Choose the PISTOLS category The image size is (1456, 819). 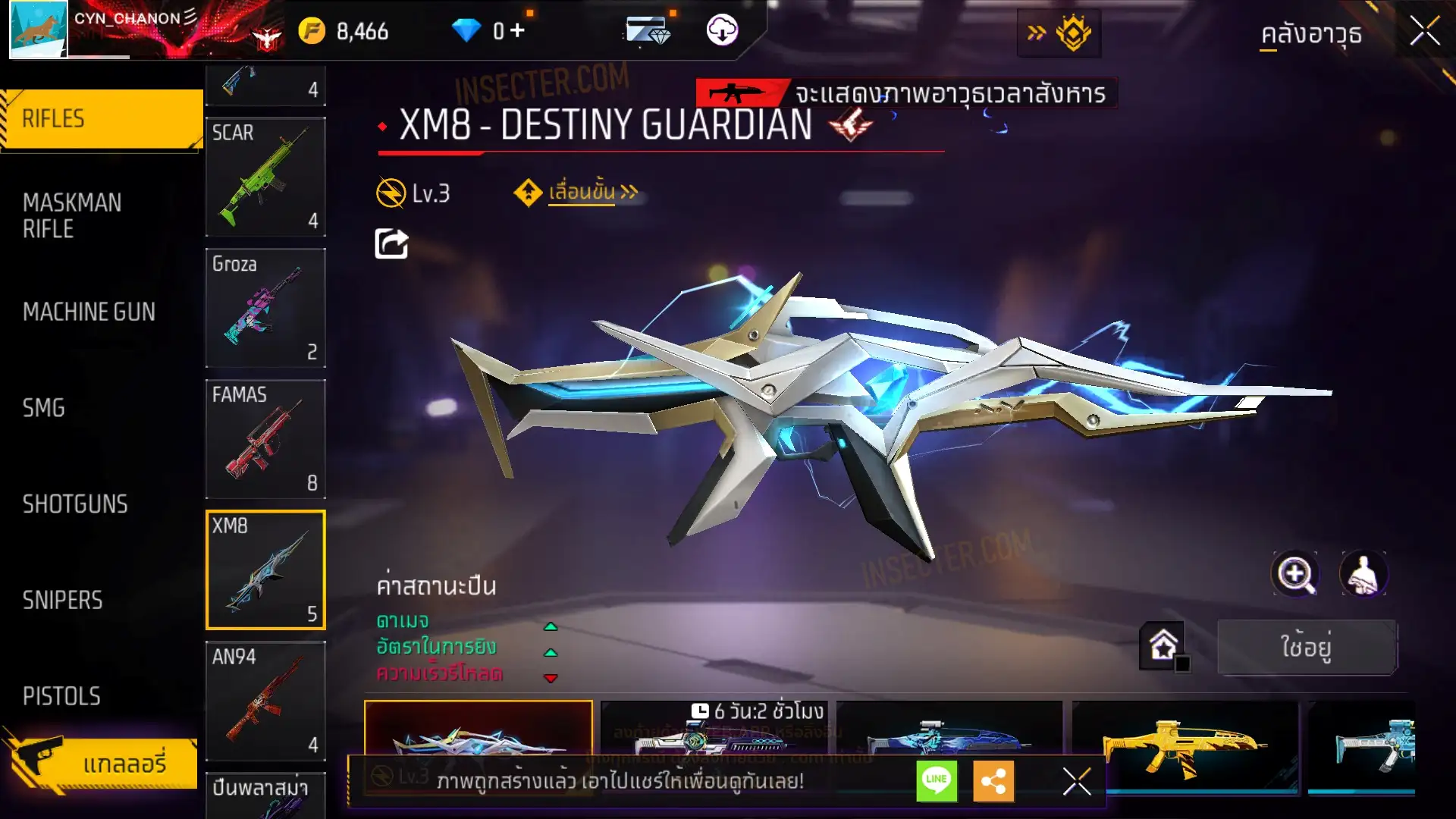click(x=61, y=696)
